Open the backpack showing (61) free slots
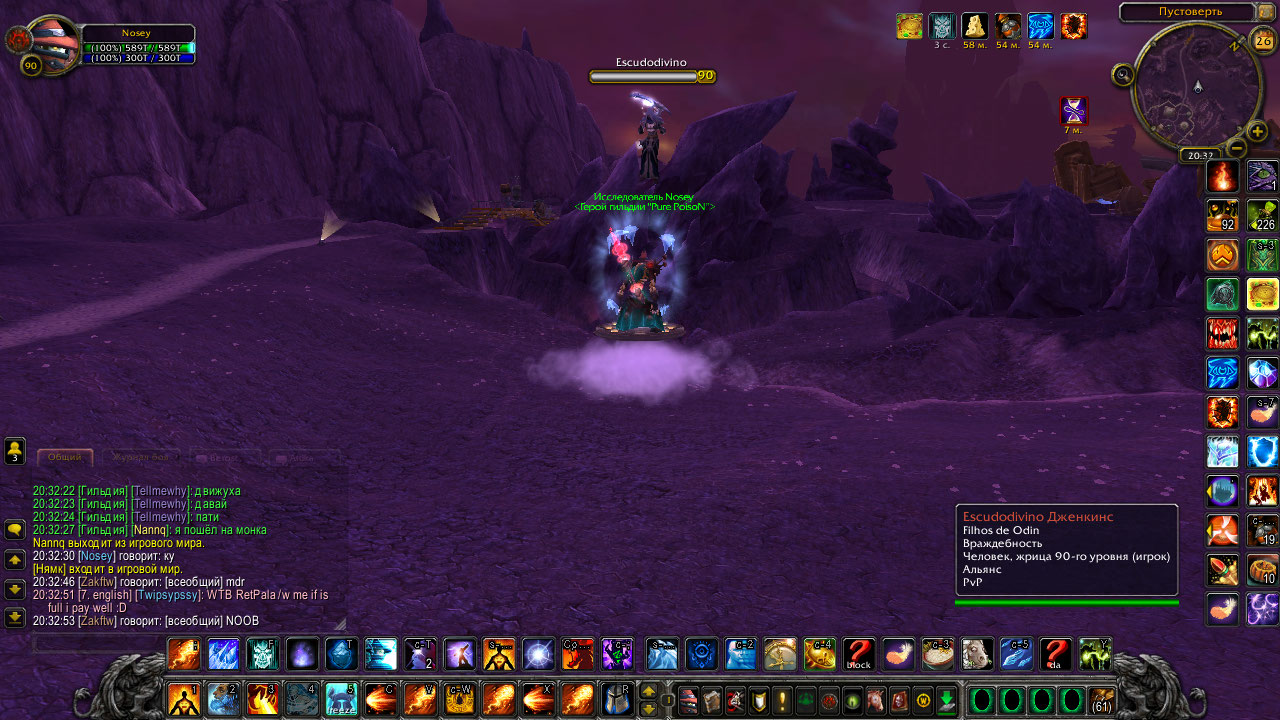The height and width of the screenshot is (720, 1280). point(1102,699)
